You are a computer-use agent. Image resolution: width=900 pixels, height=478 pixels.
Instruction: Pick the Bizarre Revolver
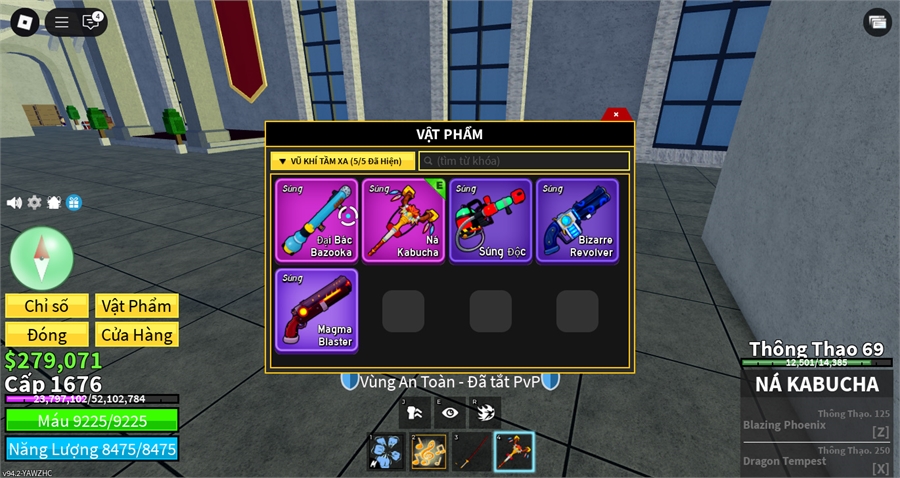577,220
